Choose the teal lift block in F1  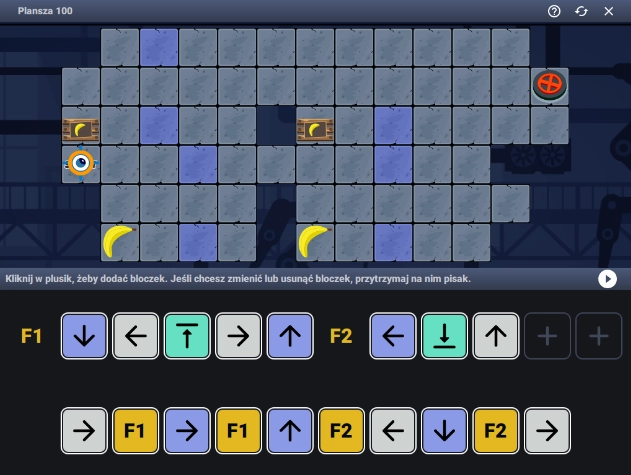(x=188, y=336)
